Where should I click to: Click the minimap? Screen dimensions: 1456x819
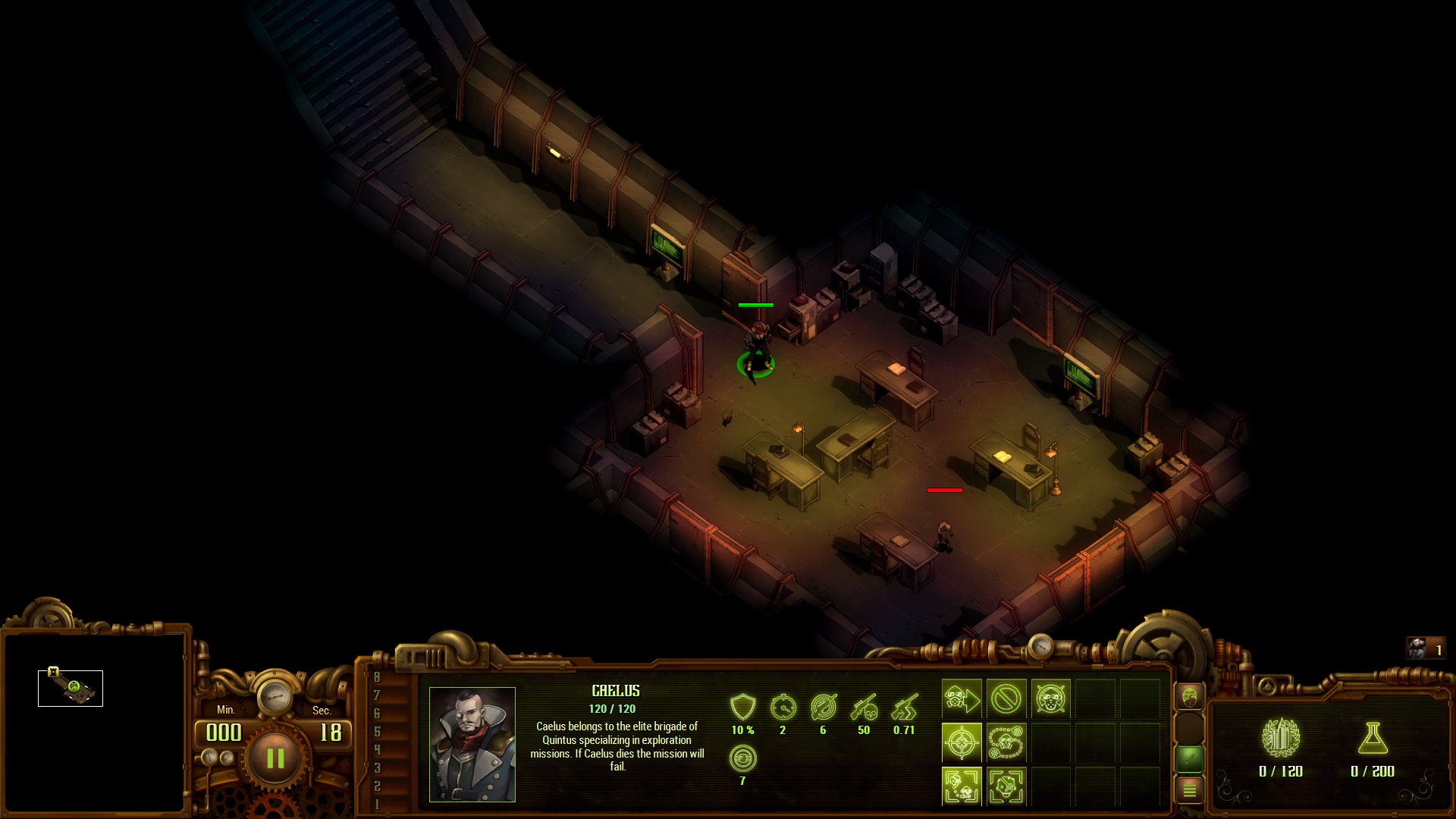tap(93, 722)
